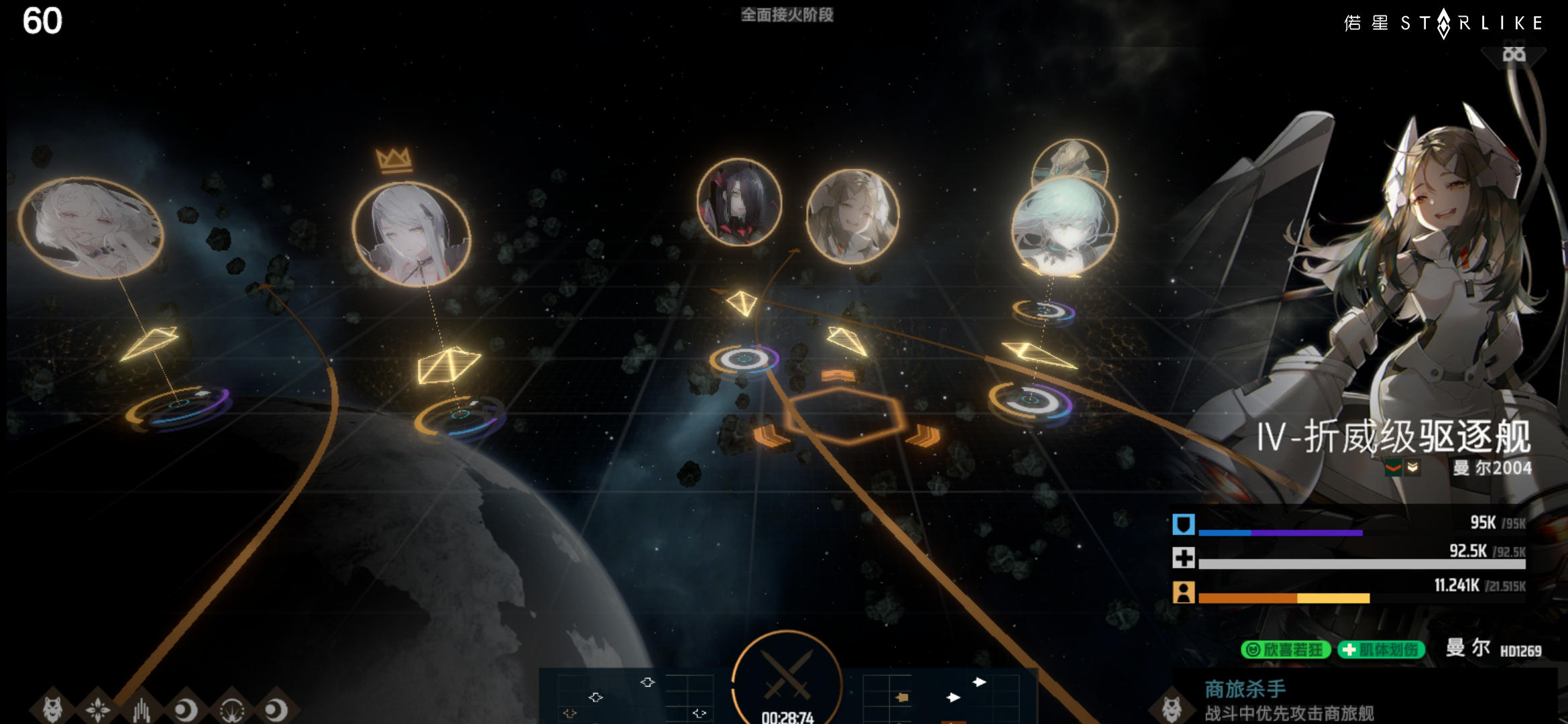Click the rightmost crescent moon icon
This screenshot has height=724, width=1568.
[x=276, y=709]
